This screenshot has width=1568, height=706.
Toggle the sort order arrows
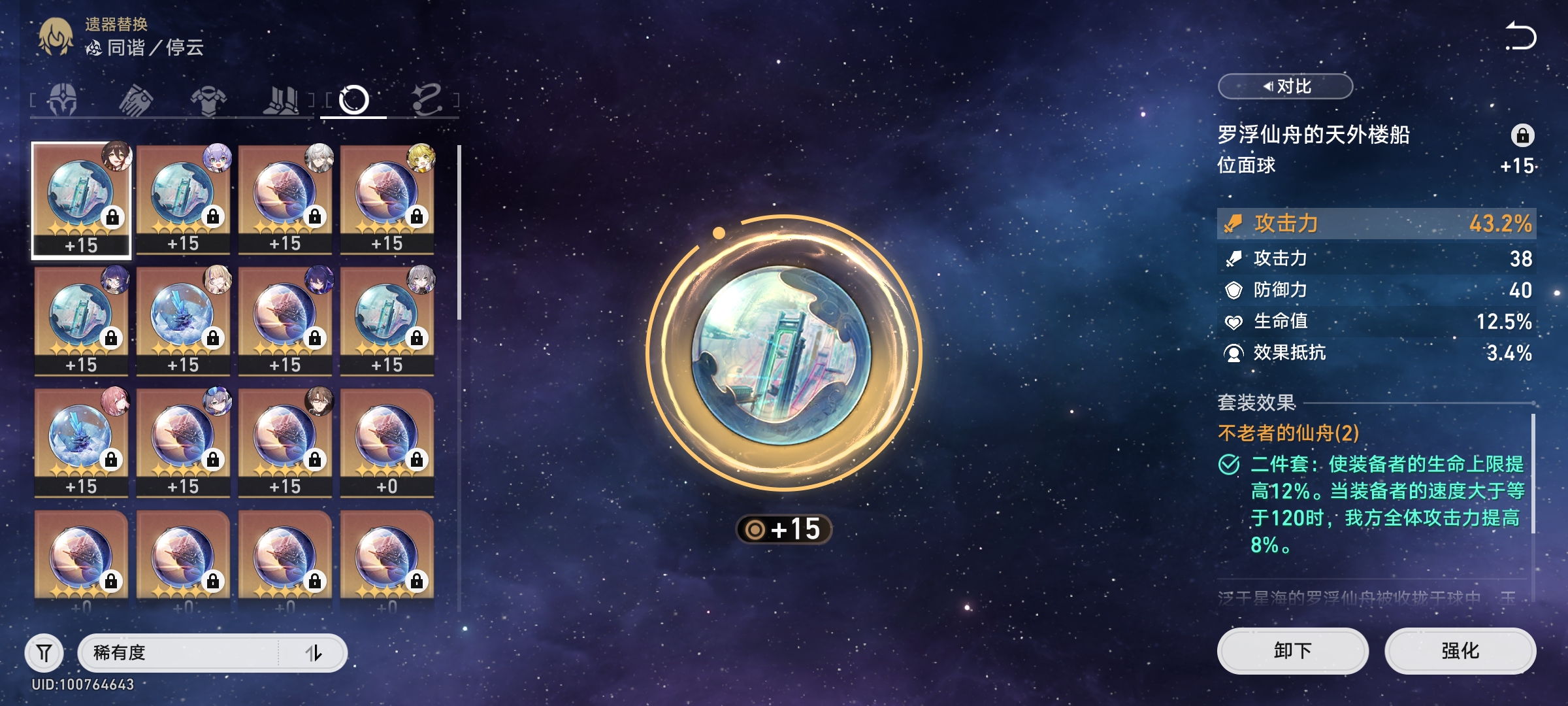314,652
